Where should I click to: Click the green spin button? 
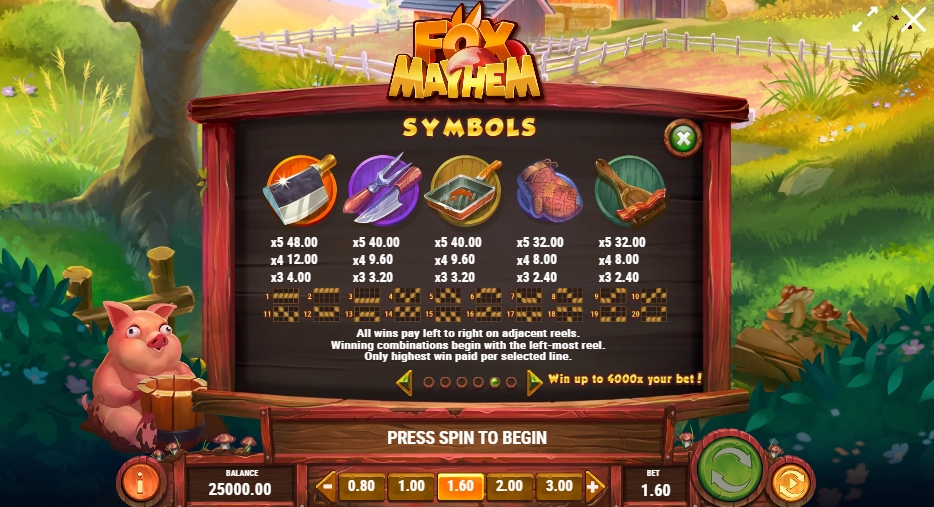(731, 469)
